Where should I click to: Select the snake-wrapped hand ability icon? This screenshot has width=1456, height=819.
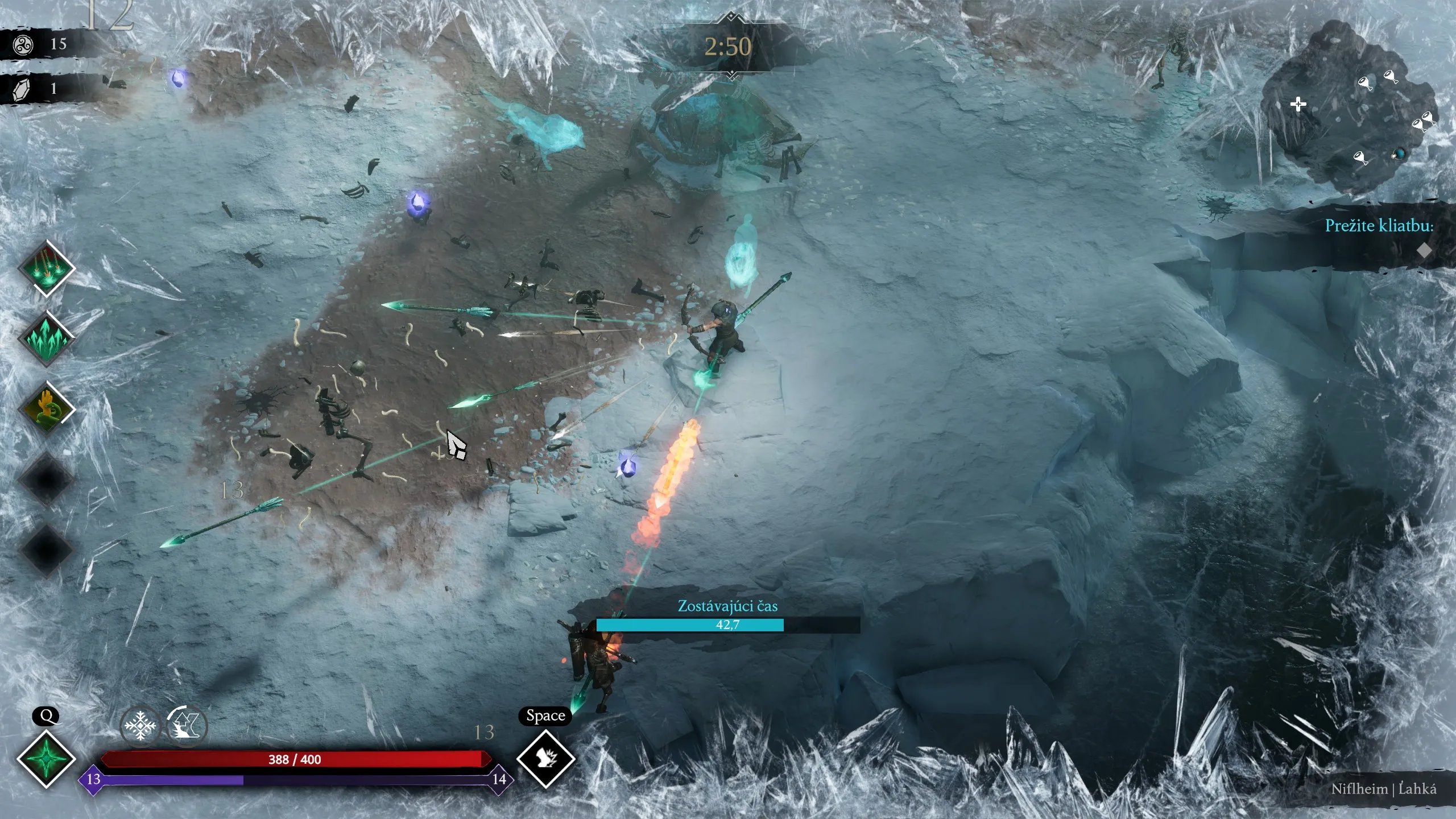coord(47,408)
